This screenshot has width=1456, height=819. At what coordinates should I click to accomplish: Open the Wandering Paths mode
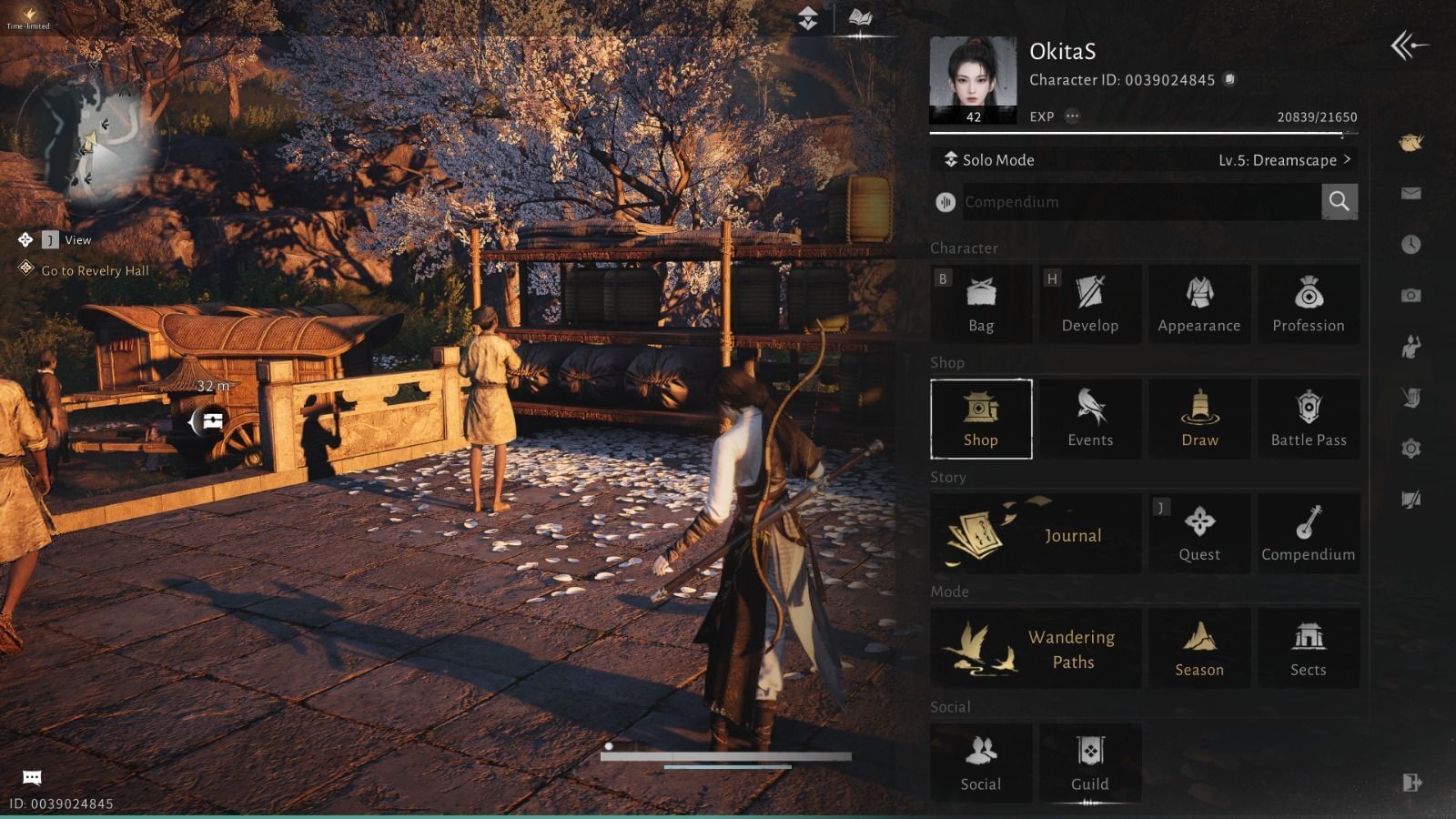click(1037, 647)
